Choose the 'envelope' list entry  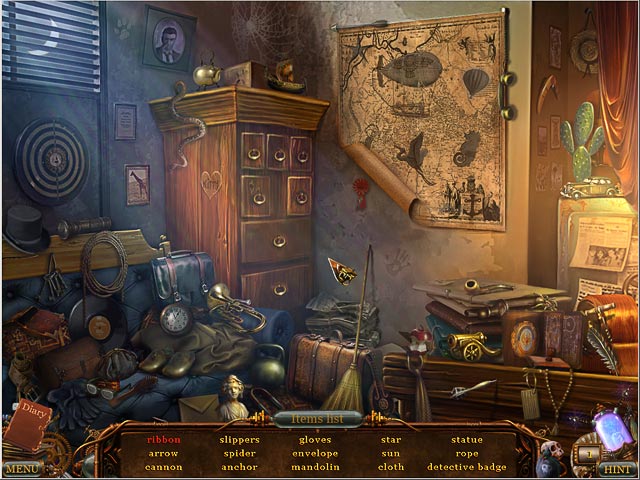coord(315,453)
